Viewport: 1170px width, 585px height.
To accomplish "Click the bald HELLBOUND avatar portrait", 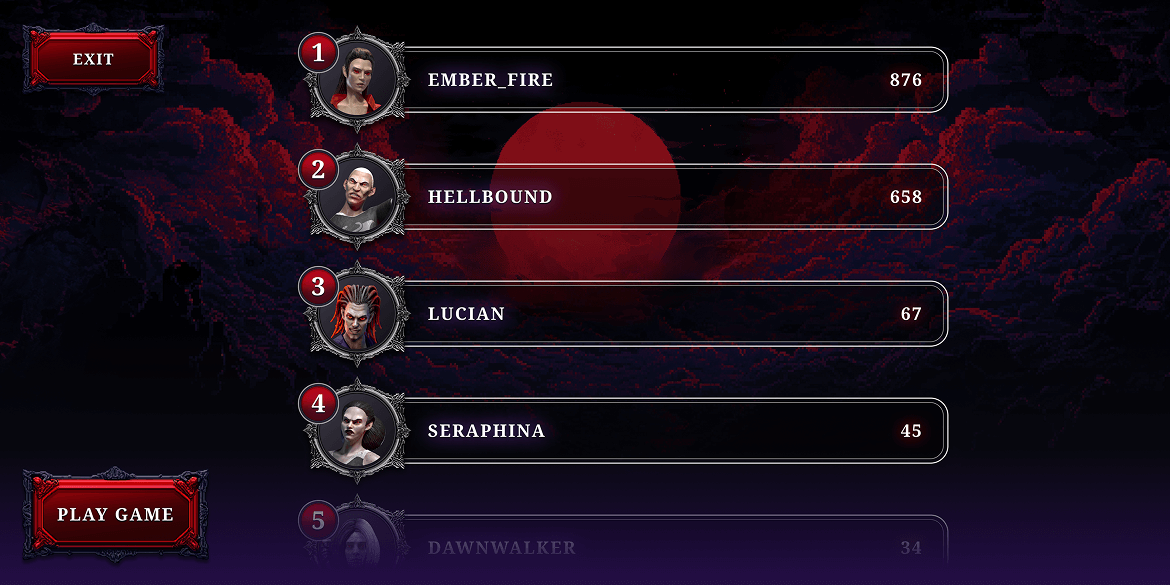I will [358, 197].
